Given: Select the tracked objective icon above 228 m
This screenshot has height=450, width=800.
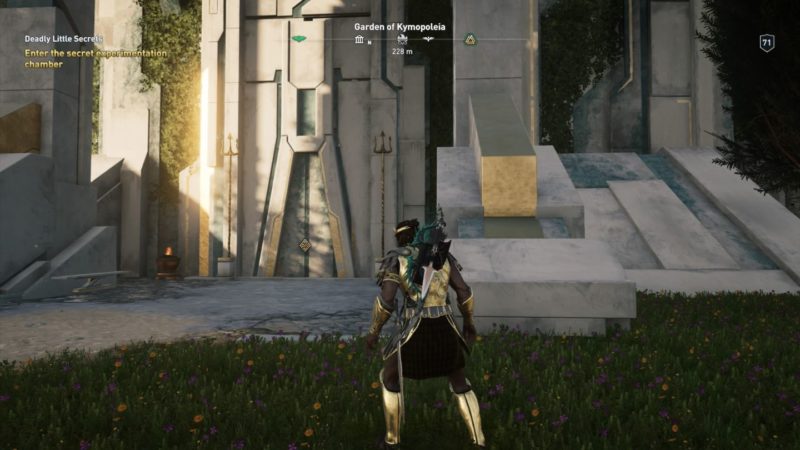Looking at the screenshot, I should point(400,40).
